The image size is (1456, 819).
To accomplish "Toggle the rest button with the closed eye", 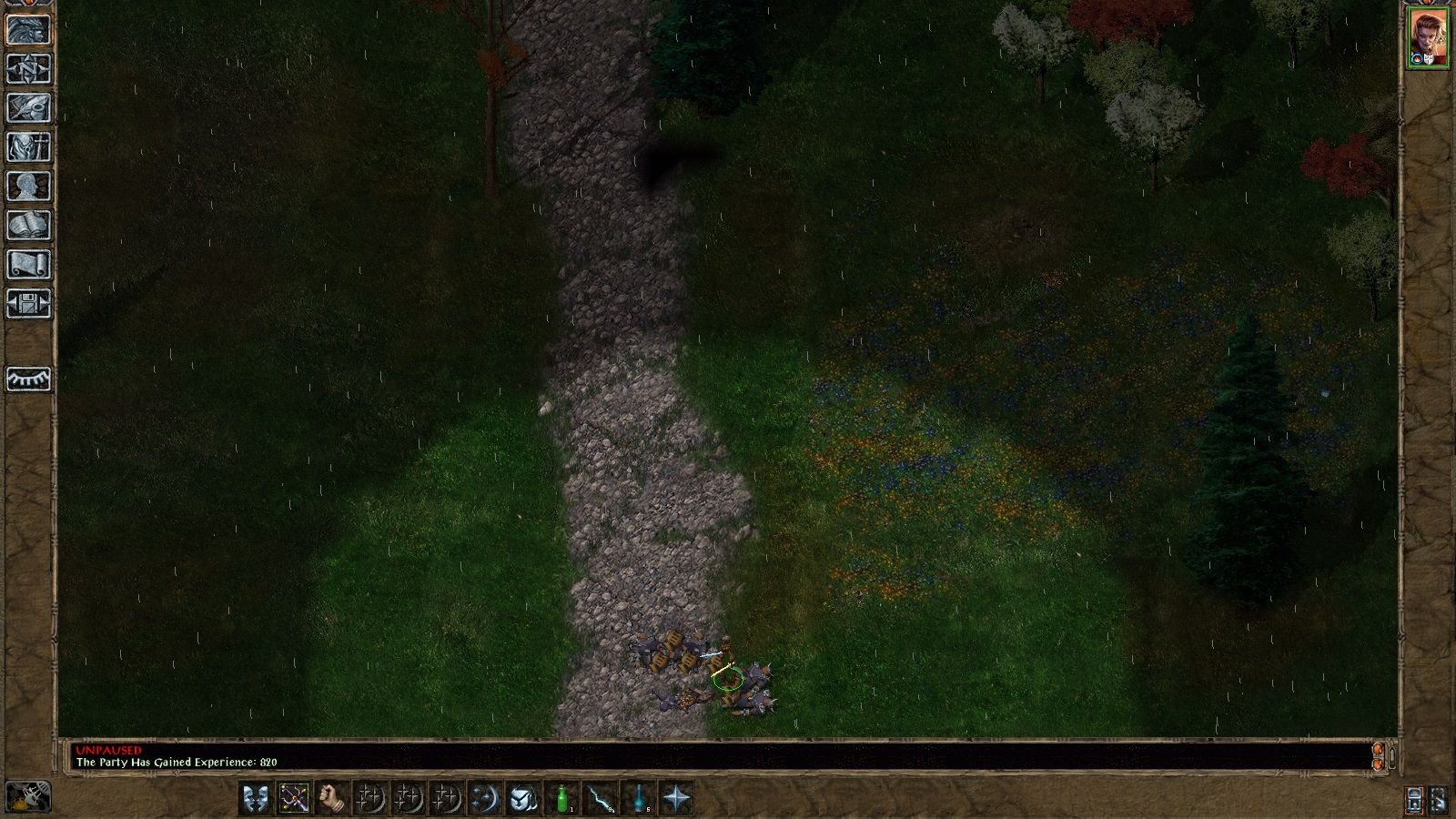I will coord(28,379).
